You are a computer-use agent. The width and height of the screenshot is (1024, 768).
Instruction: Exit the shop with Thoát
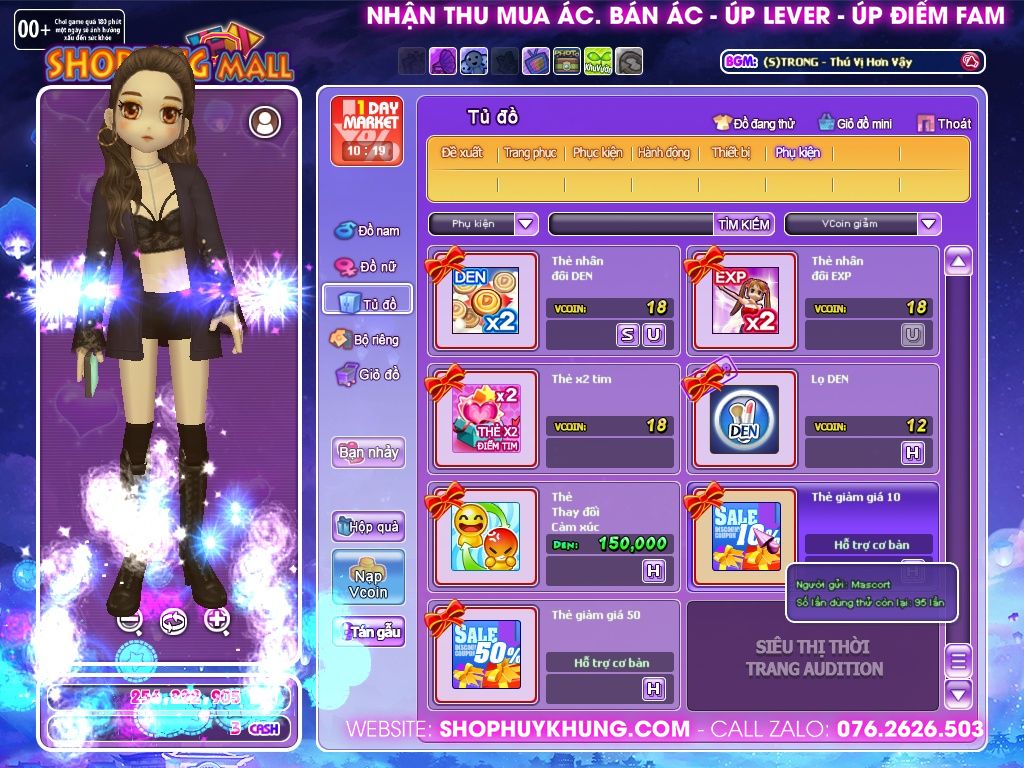(x=944, y=124)
